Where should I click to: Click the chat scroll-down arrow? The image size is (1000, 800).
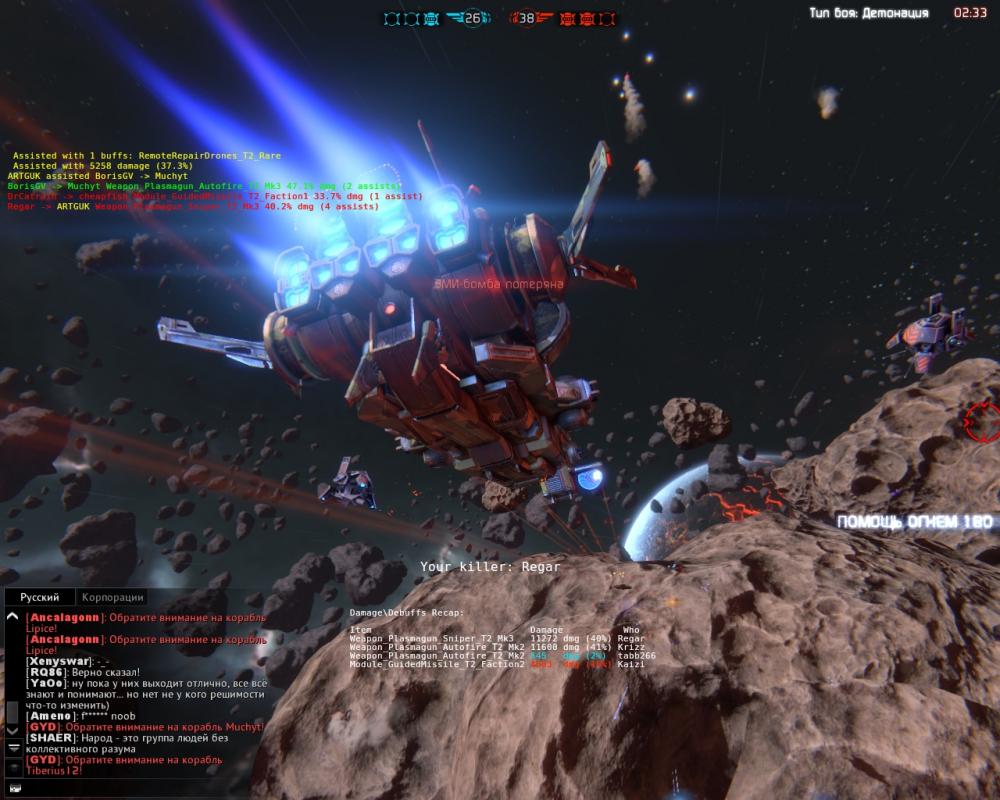pos(13,731)
